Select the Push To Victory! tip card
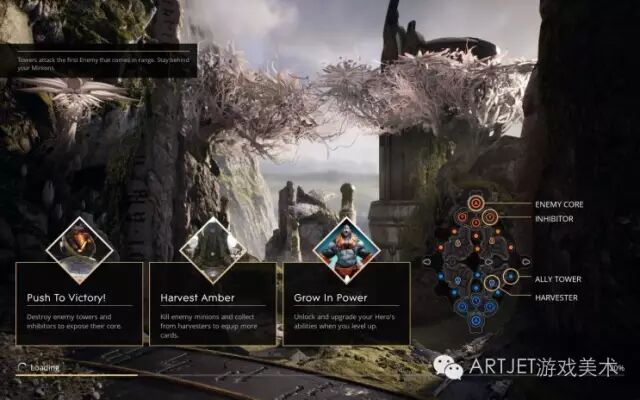The width and height of the screenshot is (640, 400). [x=79, y=303]
